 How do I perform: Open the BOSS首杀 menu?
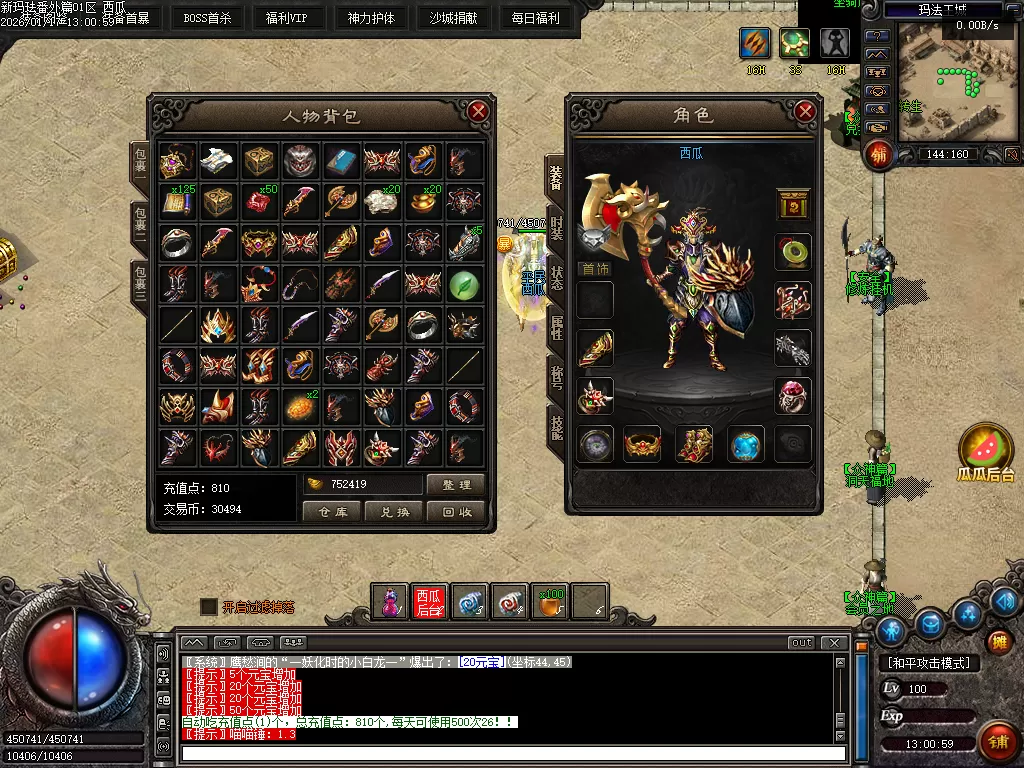tap(207, 17)
